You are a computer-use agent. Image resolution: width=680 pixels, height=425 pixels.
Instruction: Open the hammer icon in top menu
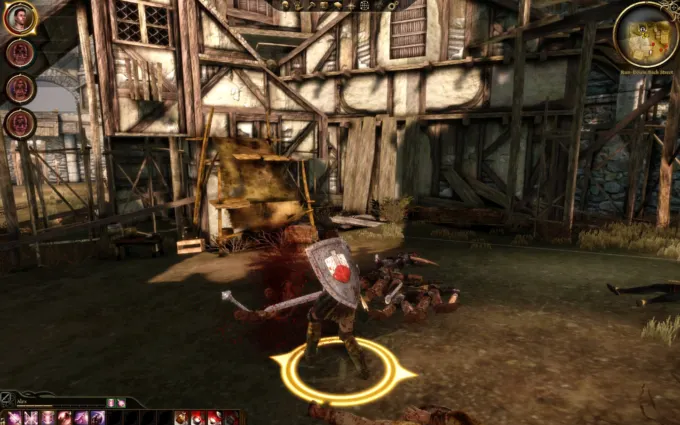coord(311,5)
